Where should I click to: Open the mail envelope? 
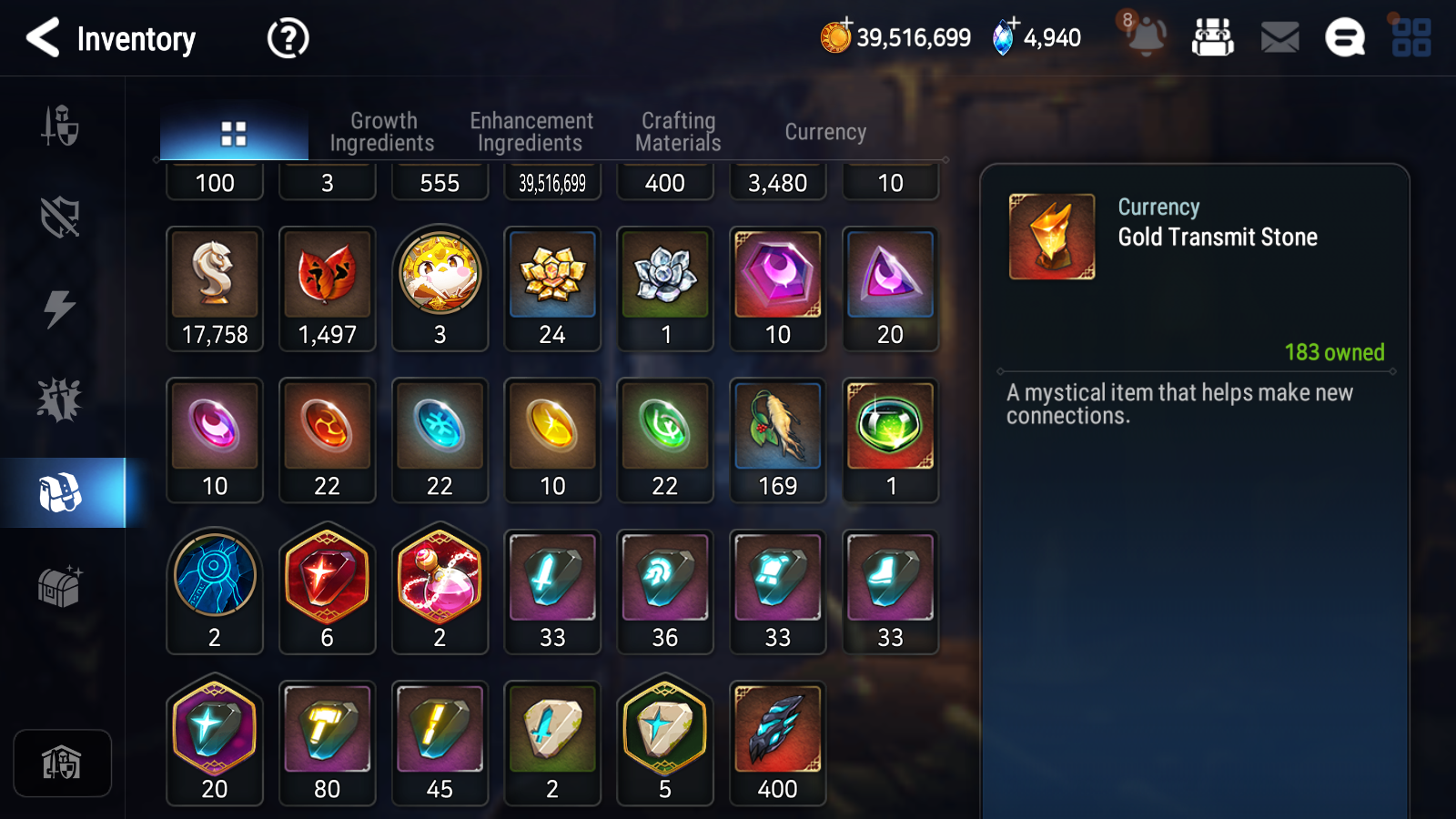[x=1279, y=38]
